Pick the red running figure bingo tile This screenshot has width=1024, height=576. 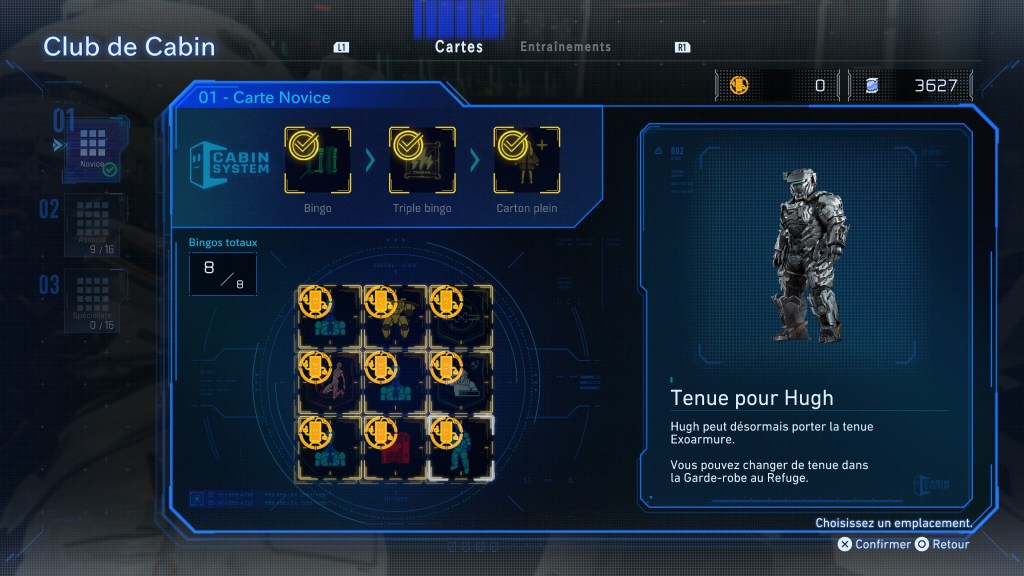[329, 381]
